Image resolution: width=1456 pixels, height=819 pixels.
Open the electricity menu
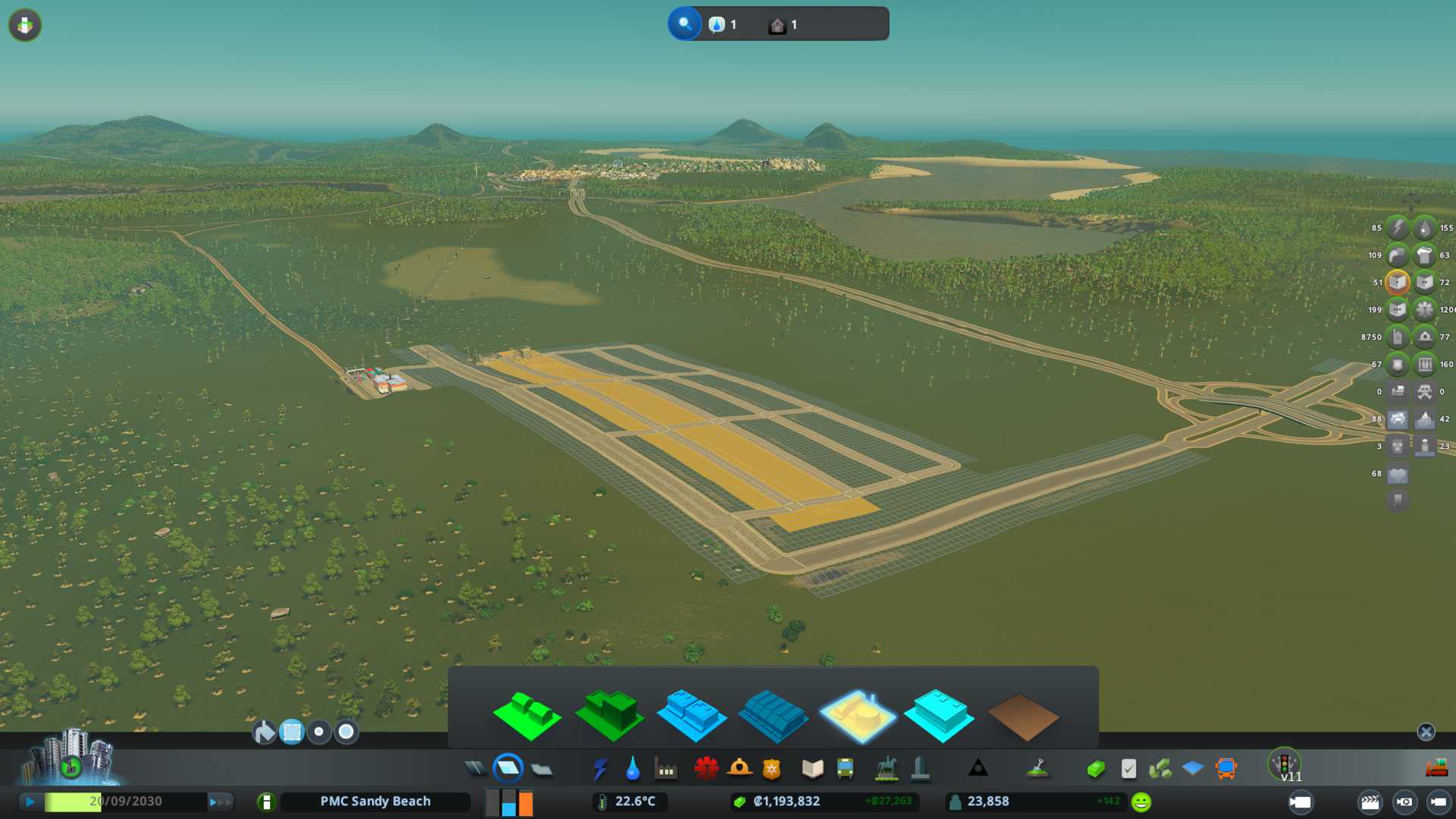coord(600,769)
